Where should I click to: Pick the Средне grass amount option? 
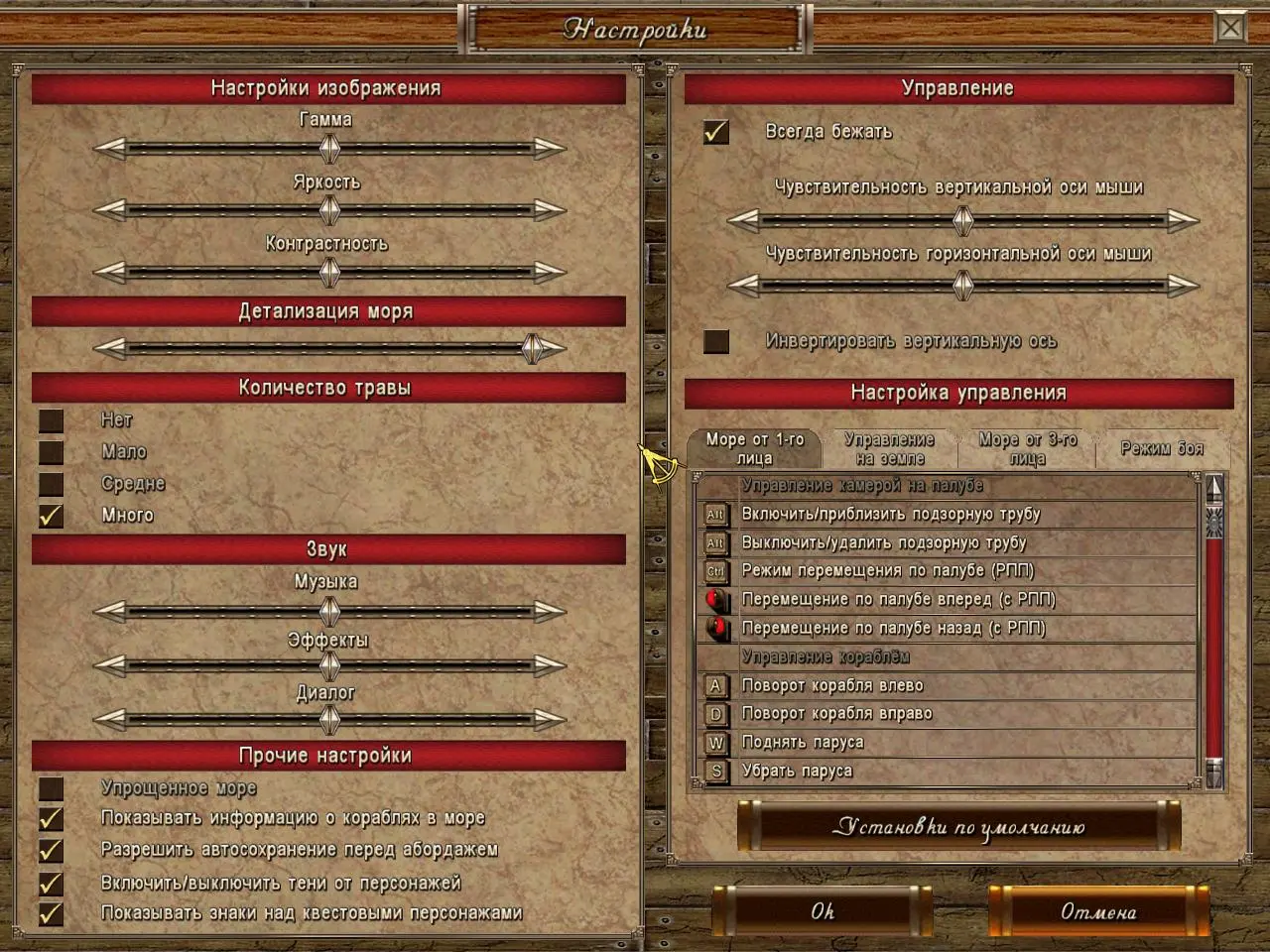tap(52, 484)
